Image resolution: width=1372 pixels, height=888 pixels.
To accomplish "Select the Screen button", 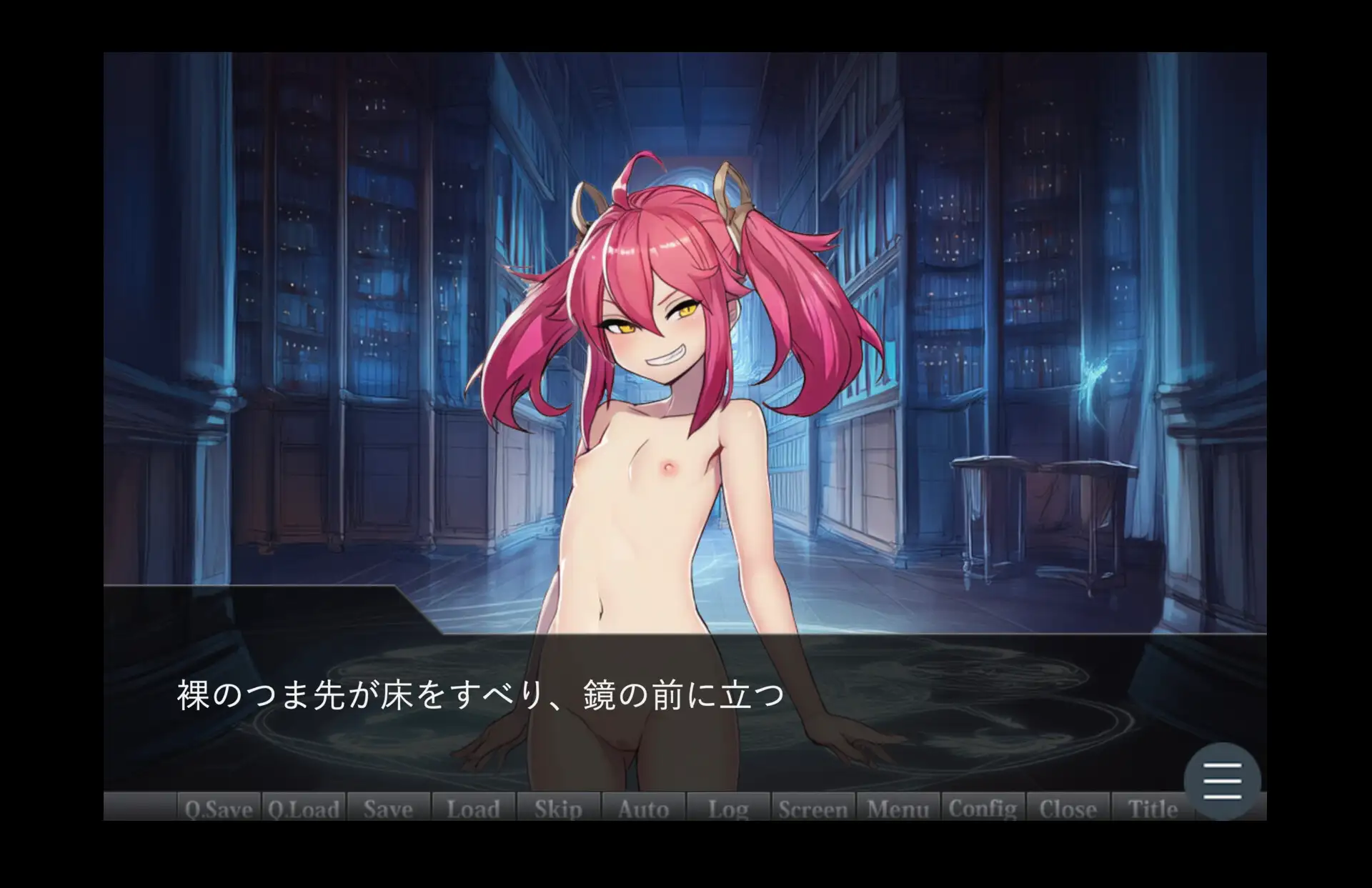I will pos(813,808).
